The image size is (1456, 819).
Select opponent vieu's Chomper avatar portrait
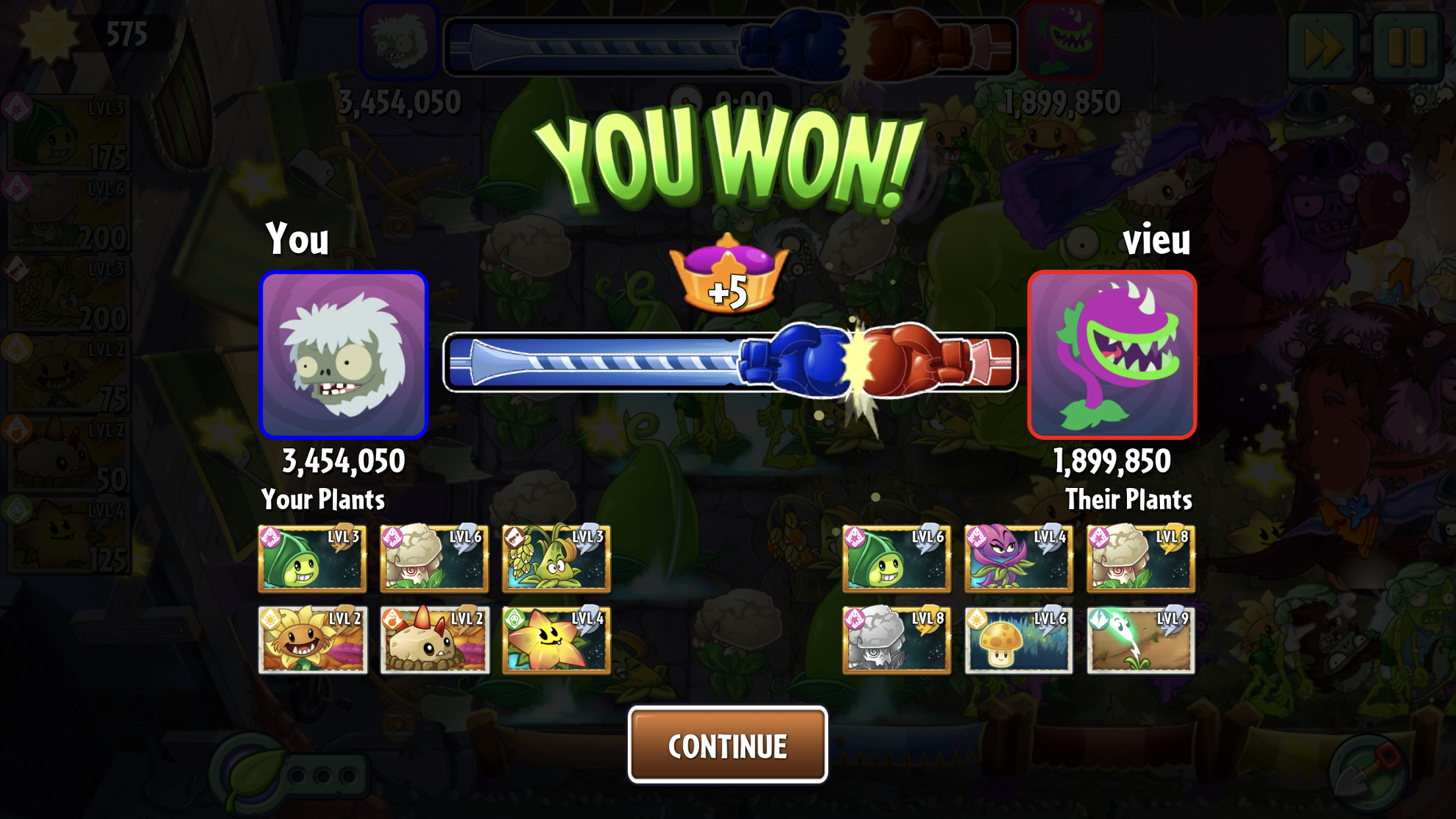(x=1112, y=355)
